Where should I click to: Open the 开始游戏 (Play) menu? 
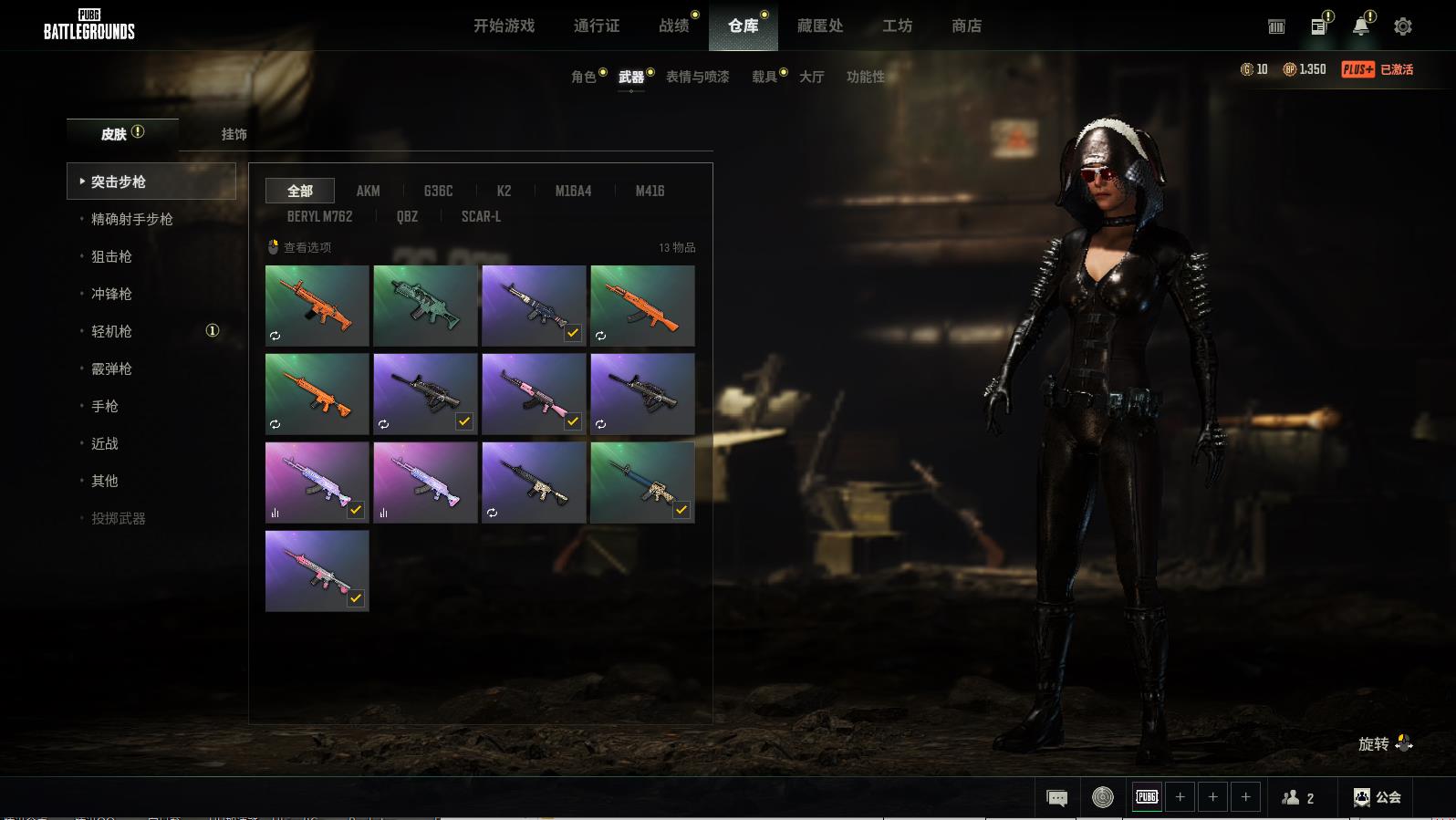pos(504,26)
